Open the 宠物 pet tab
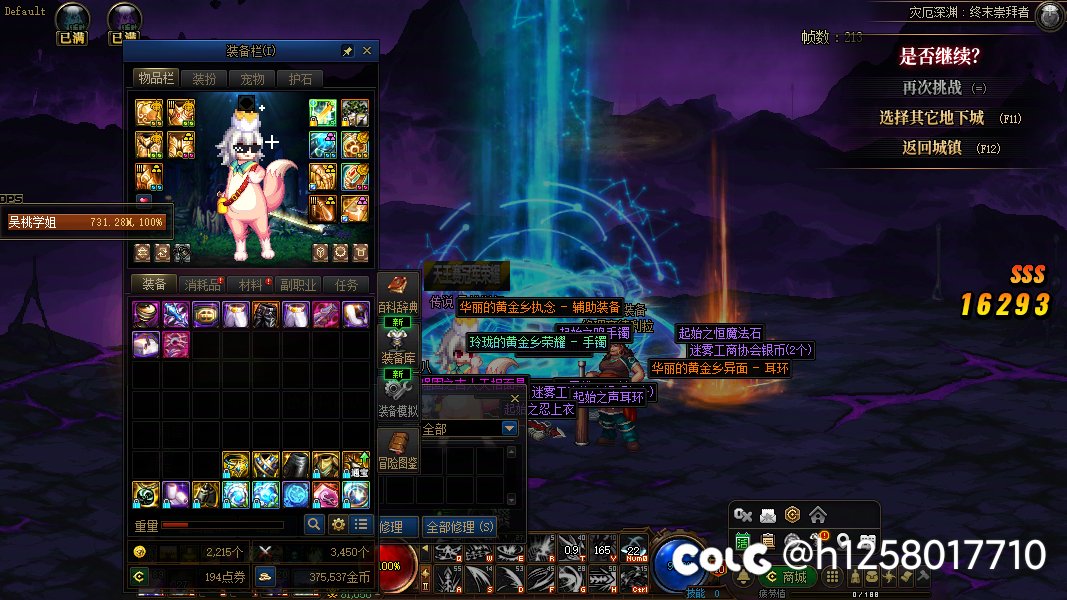Image resolution: width=1067 pixels, height=600 pixels. (x=252, y=79)
